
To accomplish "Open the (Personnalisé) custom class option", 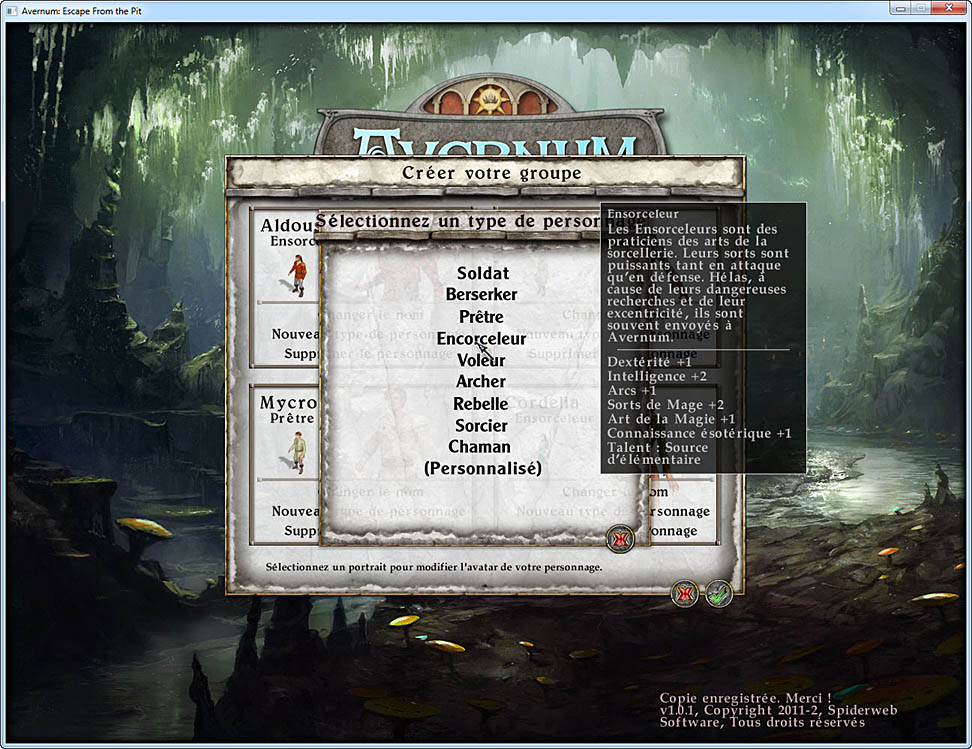I will point(482,468).
